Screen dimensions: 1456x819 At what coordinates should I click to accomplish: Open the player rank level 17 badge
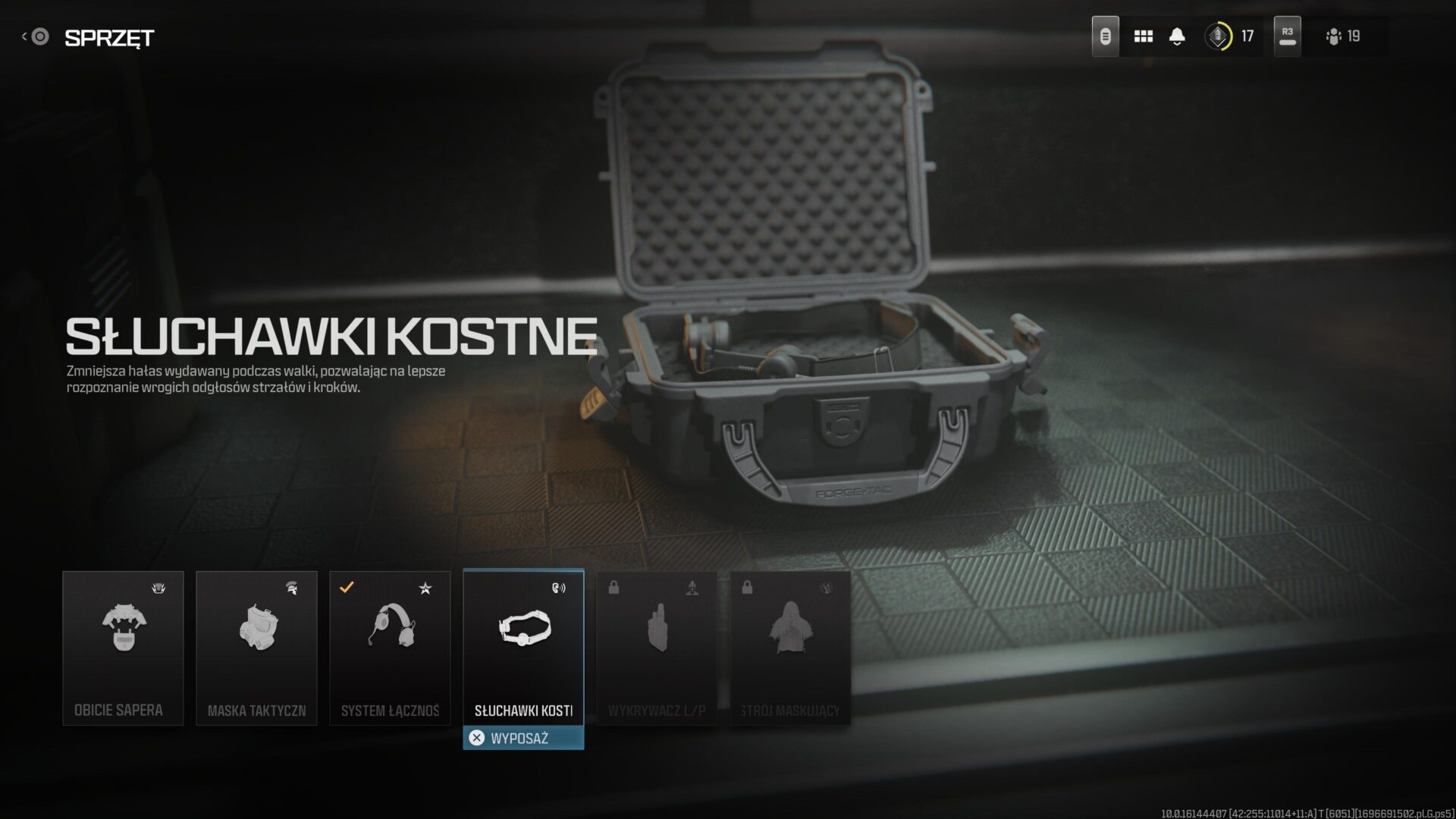[1230, 36]
